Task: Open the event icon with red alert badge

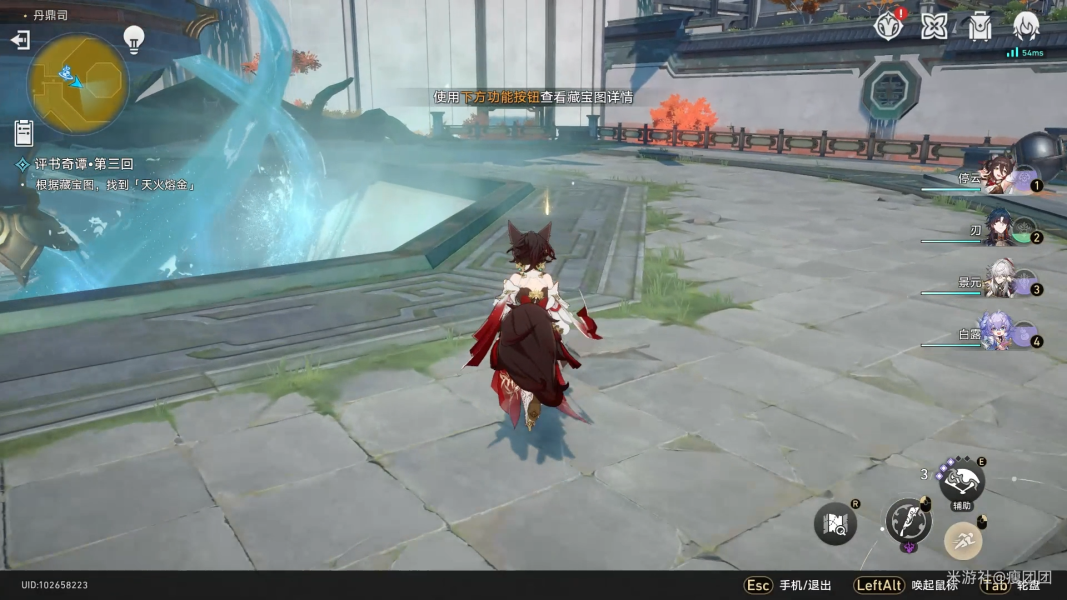Action: [x=887, y=26]
